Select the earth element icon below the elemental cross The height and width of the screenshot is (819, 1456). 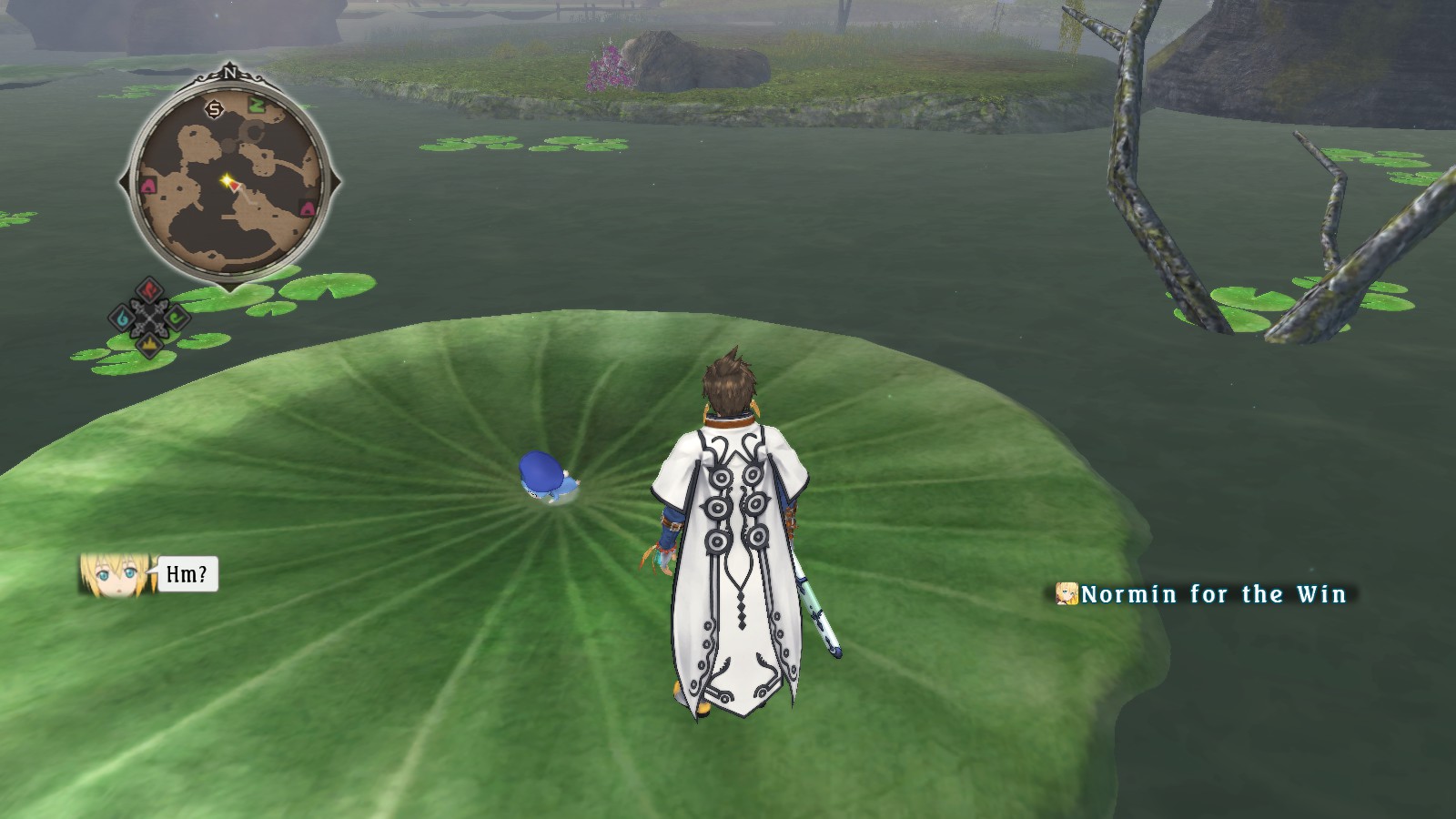(x=149, y=346)
